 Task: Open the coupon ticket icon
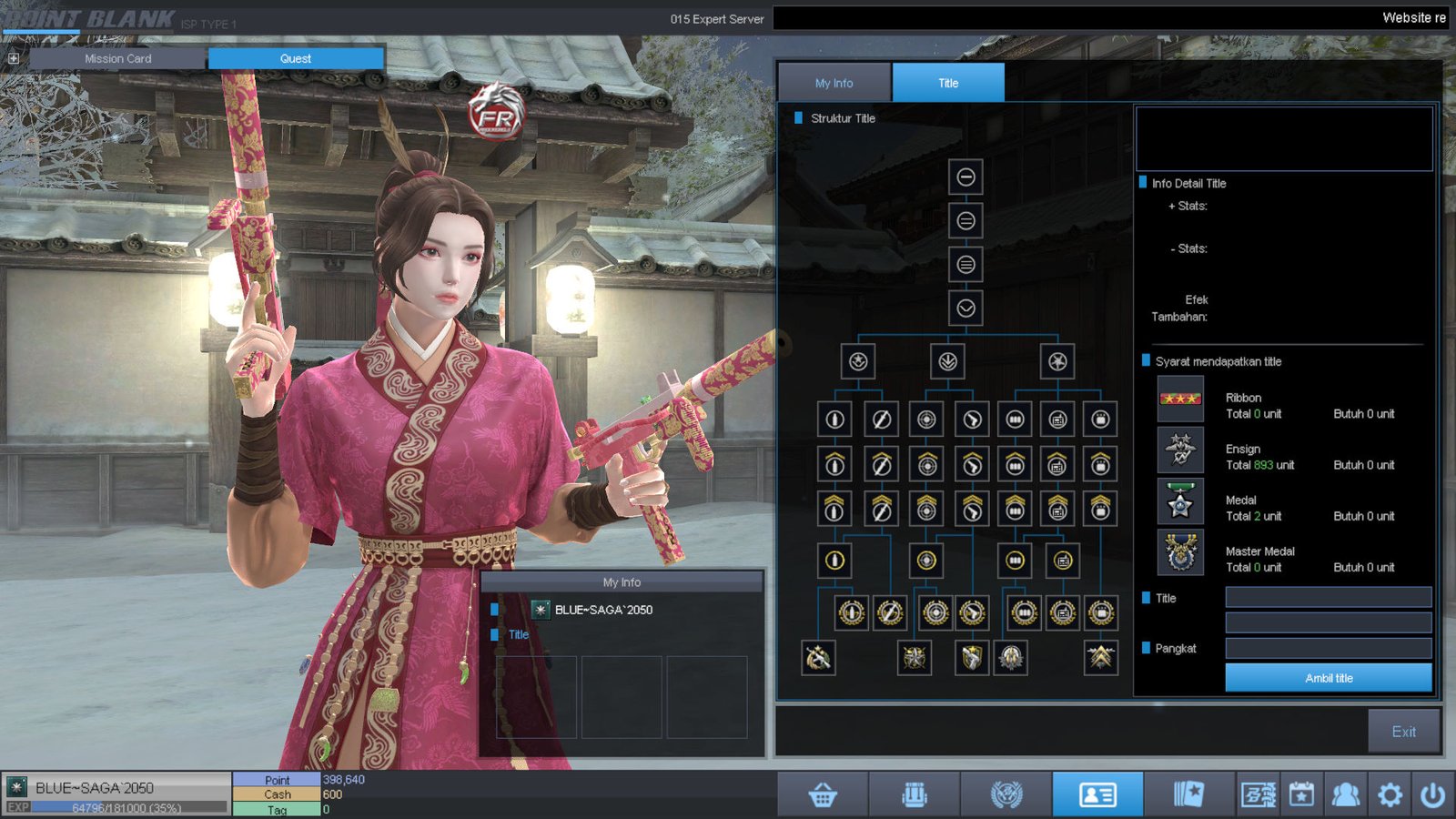[x=1258, y=795]
